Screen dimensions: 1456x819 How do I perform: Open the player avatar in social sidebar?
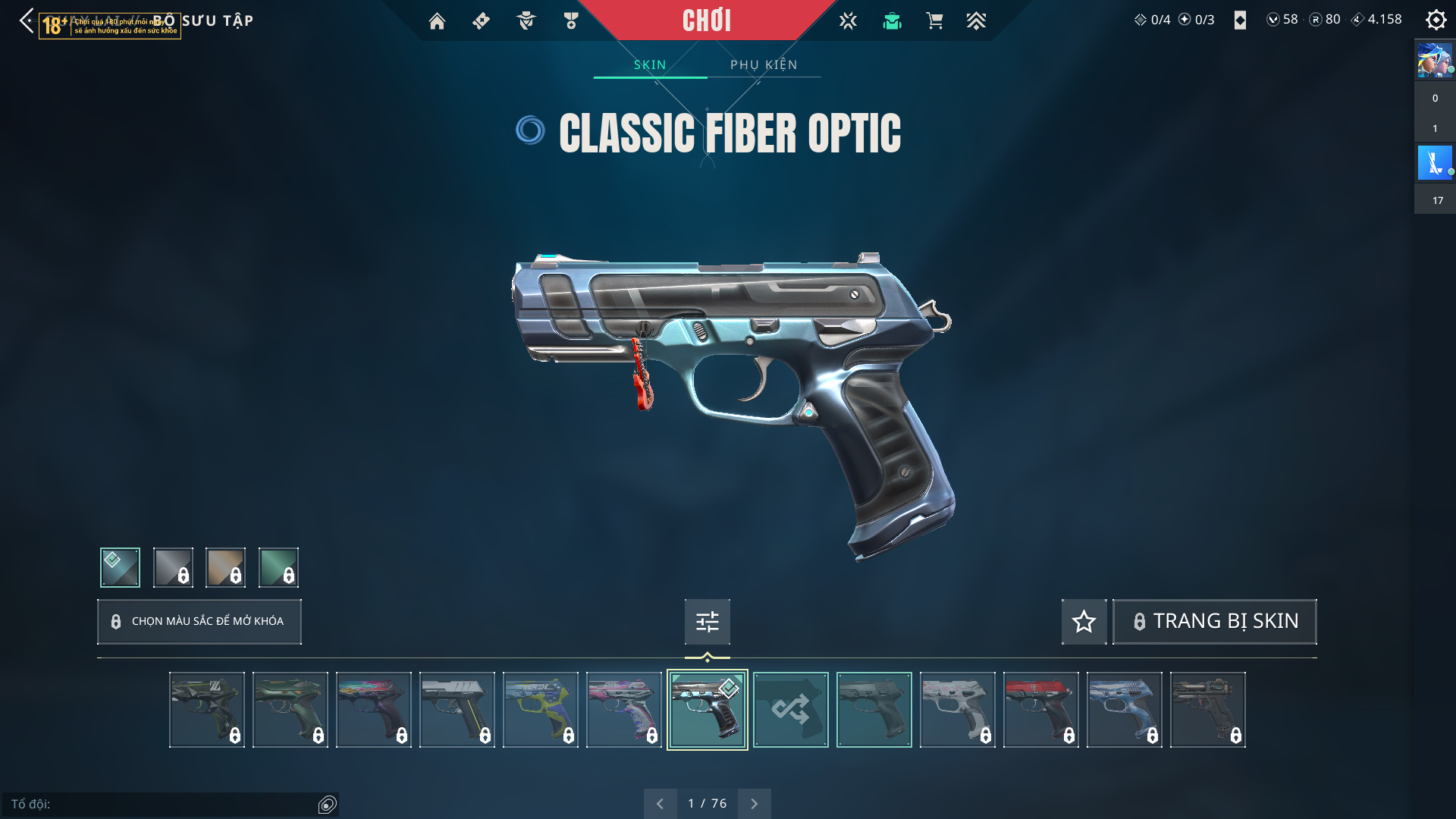(1434, 61)
